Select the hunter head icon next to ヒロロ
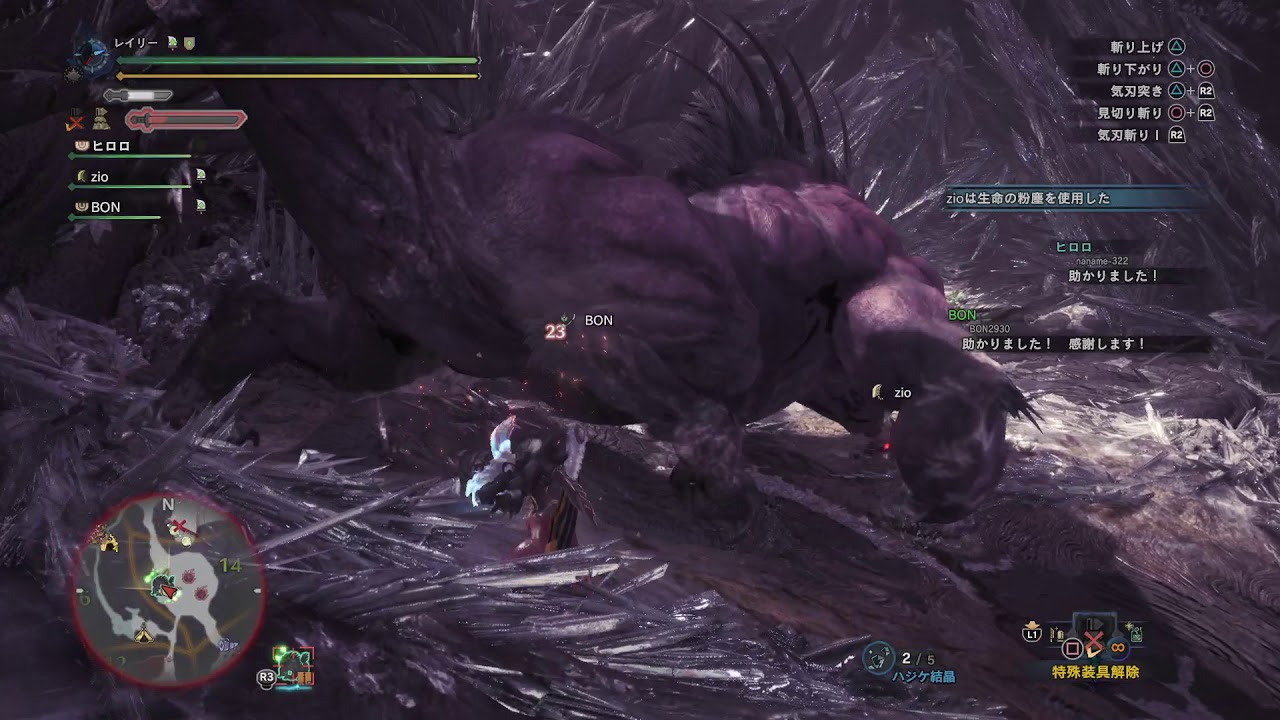The height and width of the screenshot is (720, 1280). pos(84,147)
